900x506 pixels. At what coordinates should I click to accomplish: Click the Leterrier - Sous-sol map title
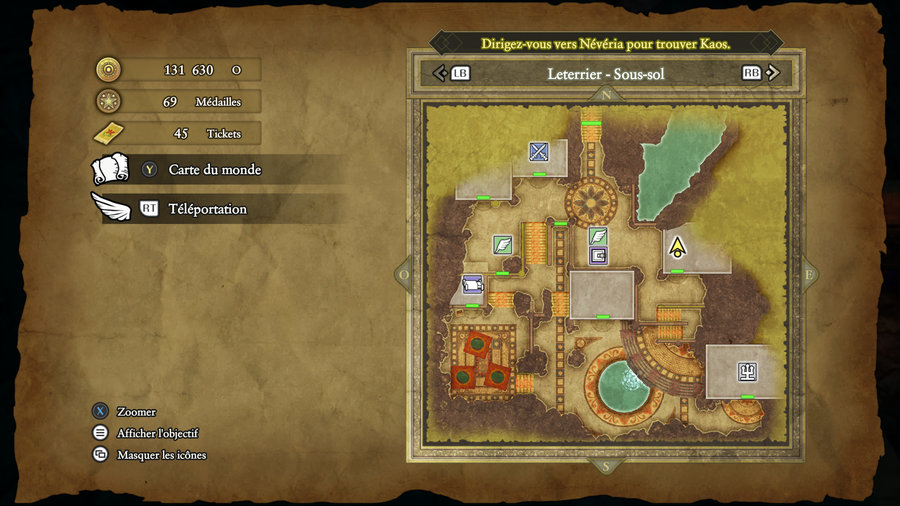click(x=606, y=73)
